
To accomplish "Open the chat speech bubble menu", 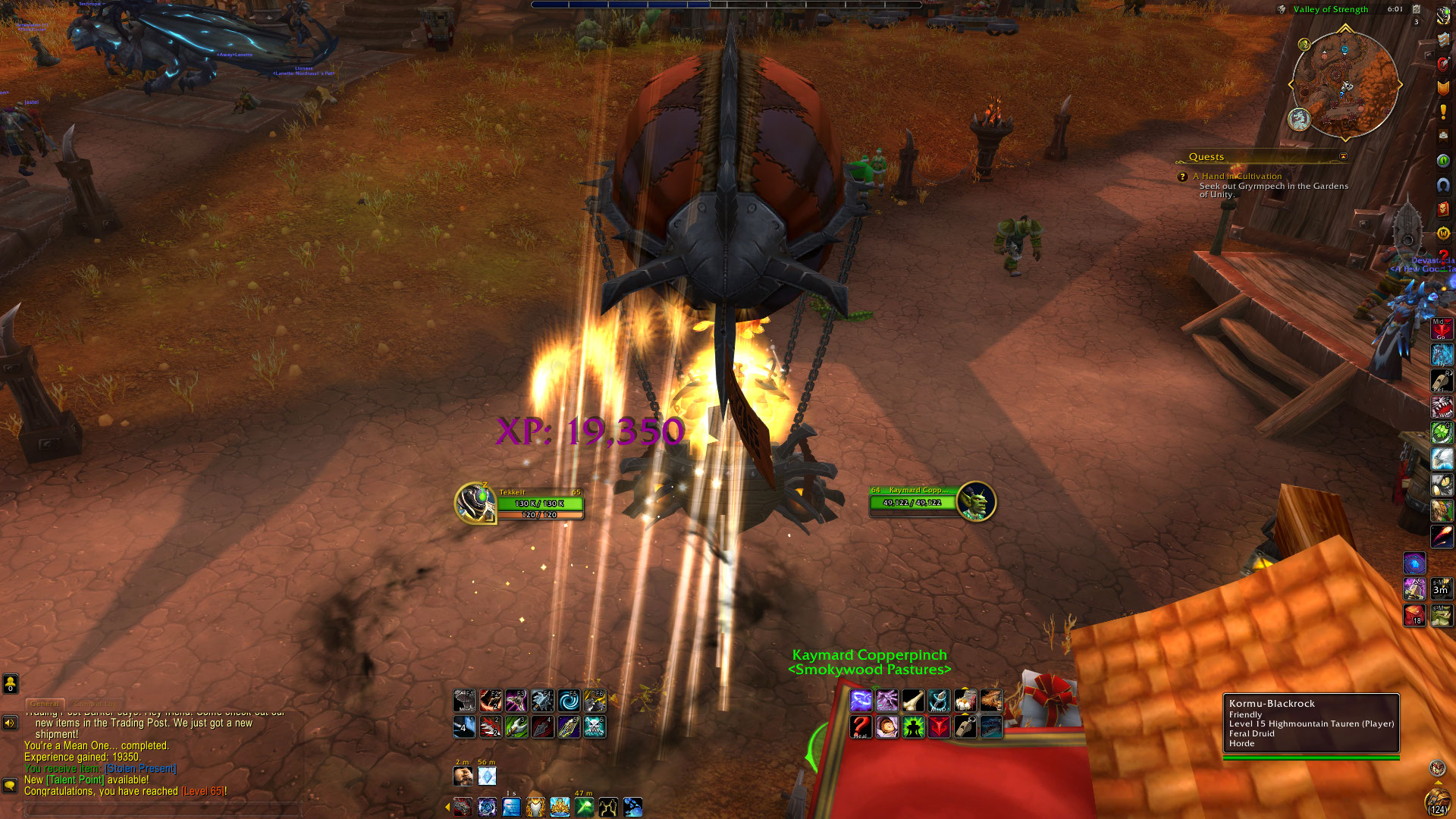I will point(10,786).
